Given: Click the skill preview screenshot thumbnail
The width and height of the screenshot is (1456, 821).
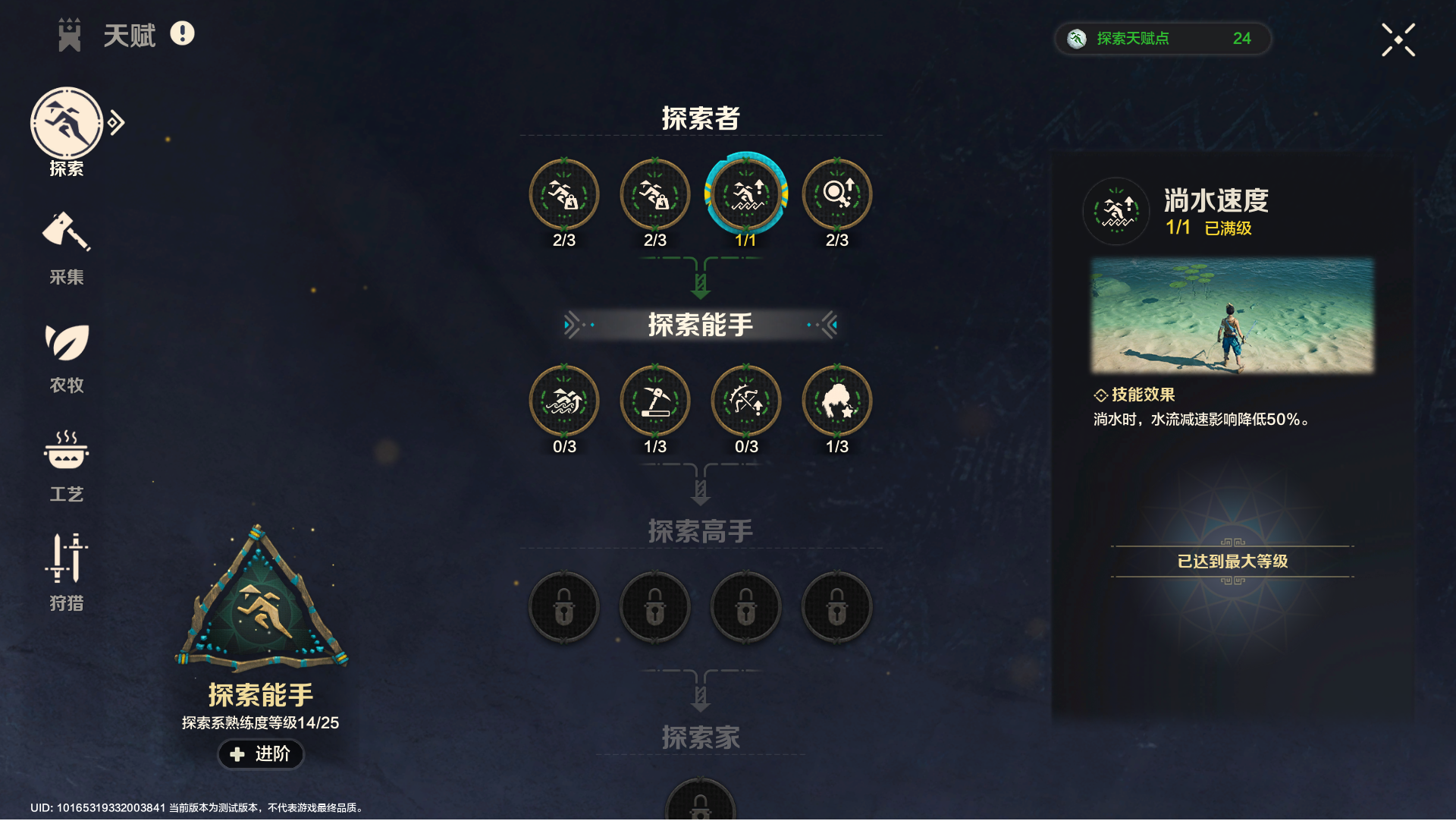Looking at the screenshot, I should [1230, 316].
